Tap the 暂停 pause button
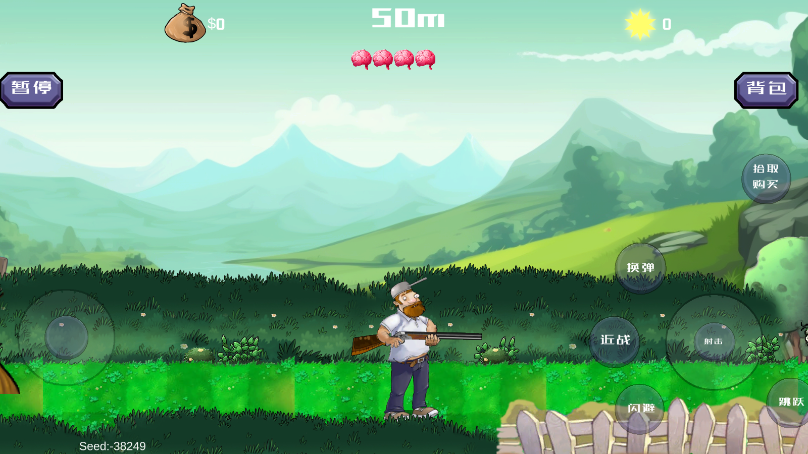This screenshot has width=808, height=454. (31, 89)
